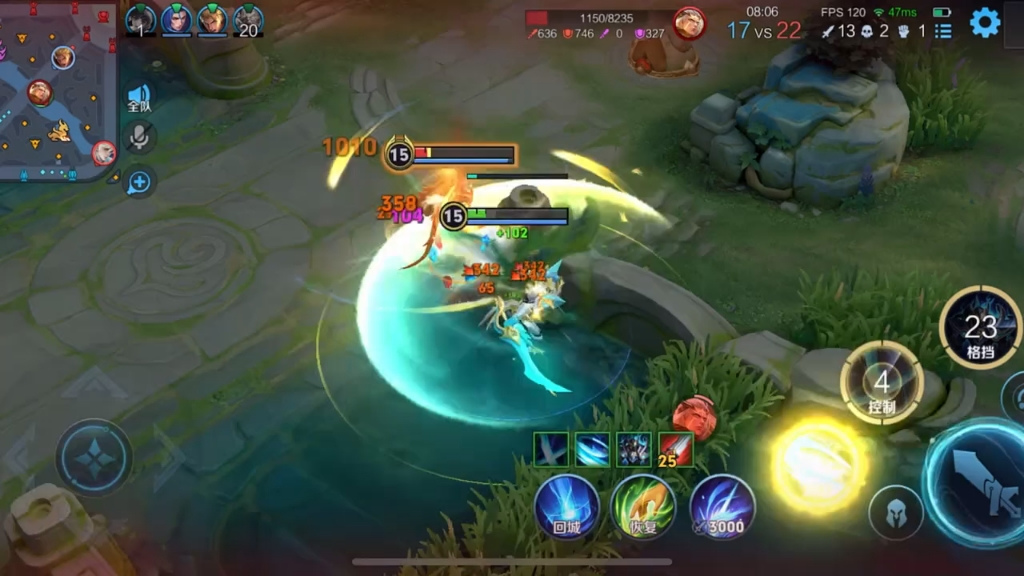Toggle the muted microphone button

pyautogui.click(x=139, y=138)
